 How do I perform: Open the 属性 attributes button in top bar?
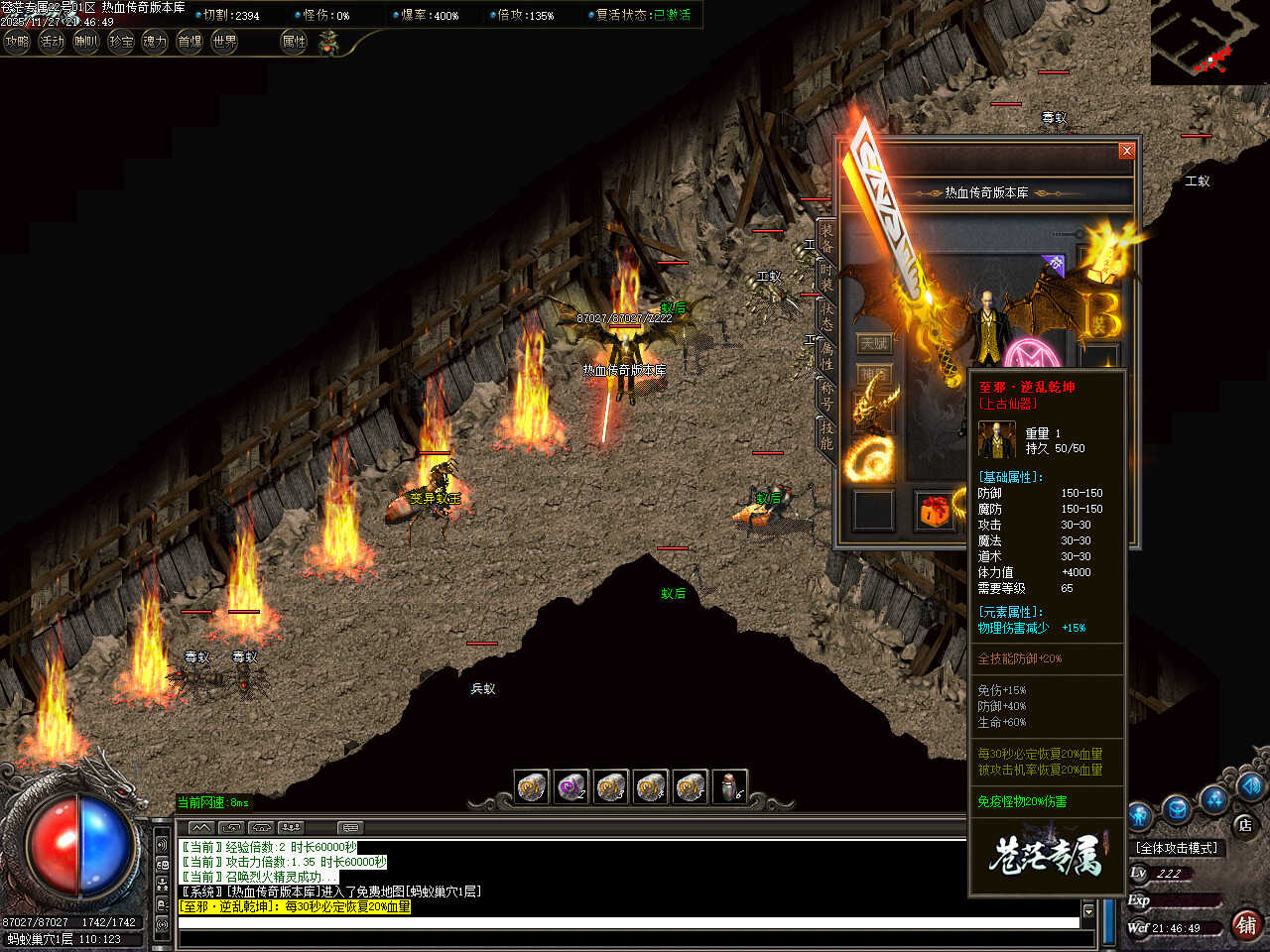(295, 42)
